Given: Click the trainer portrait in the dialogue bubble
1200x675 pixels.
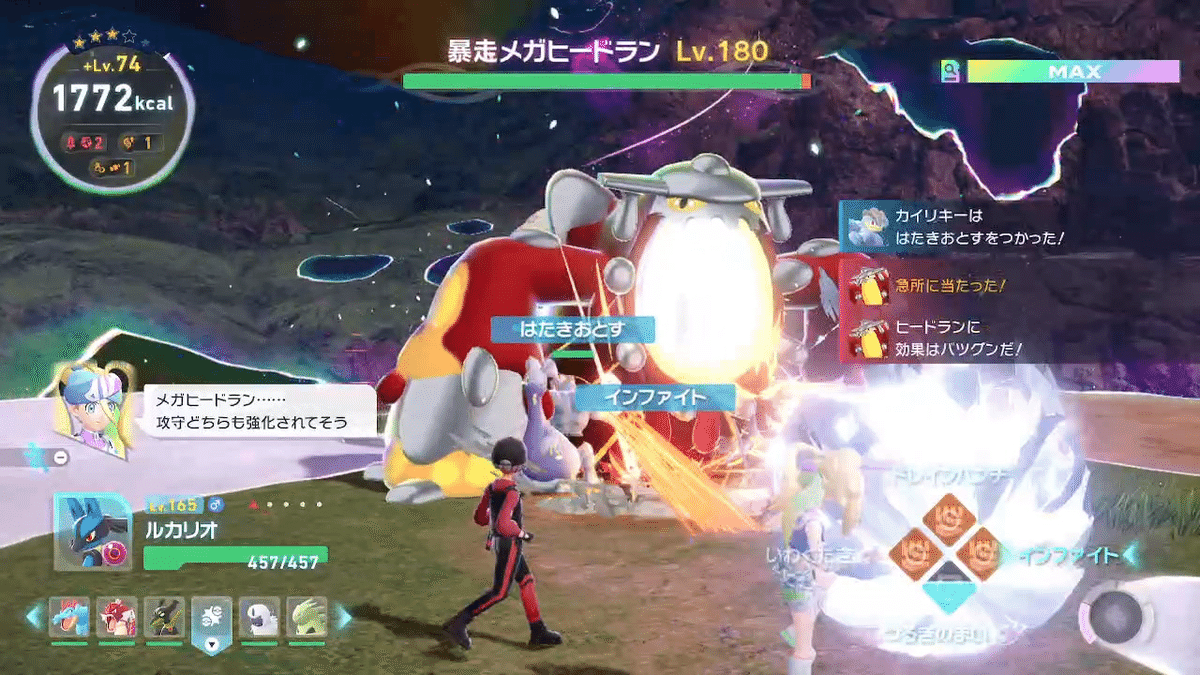Looking at the screenshot, I should pyautogui.click(x=93, y=410).
